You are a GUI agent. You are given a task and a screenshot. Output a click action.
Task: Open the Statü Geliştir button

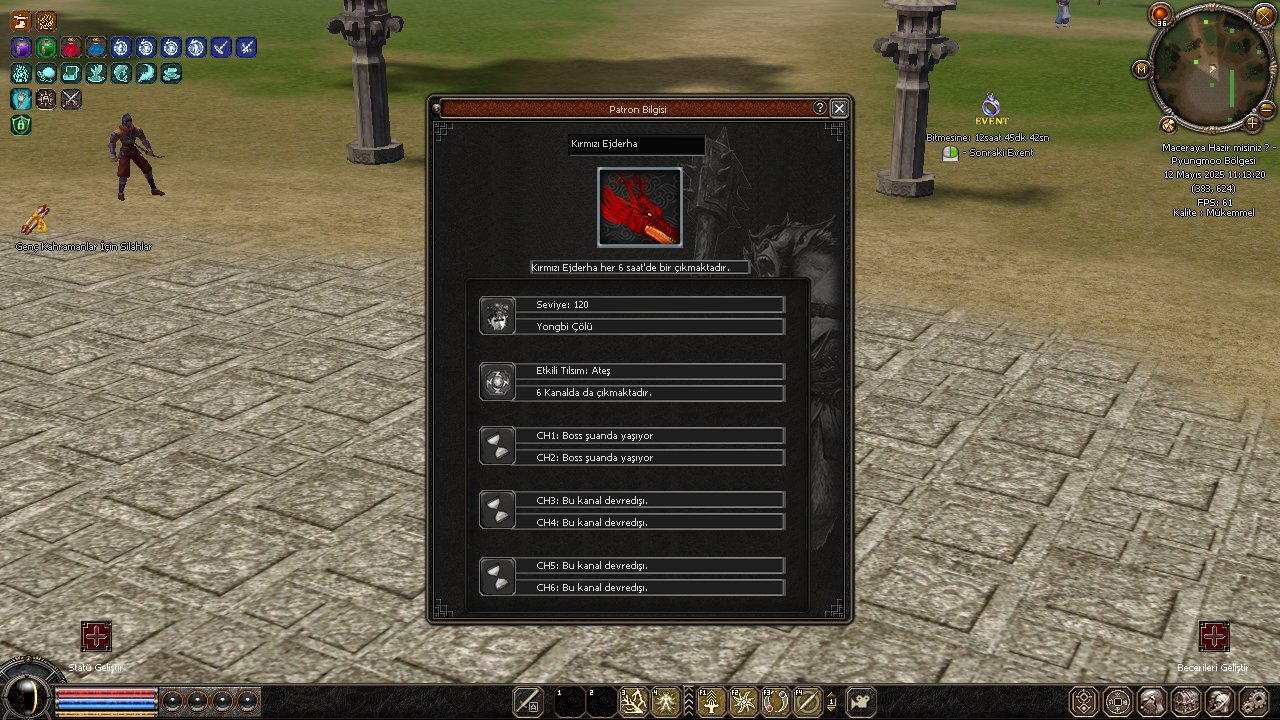click(x=96, y=637)
